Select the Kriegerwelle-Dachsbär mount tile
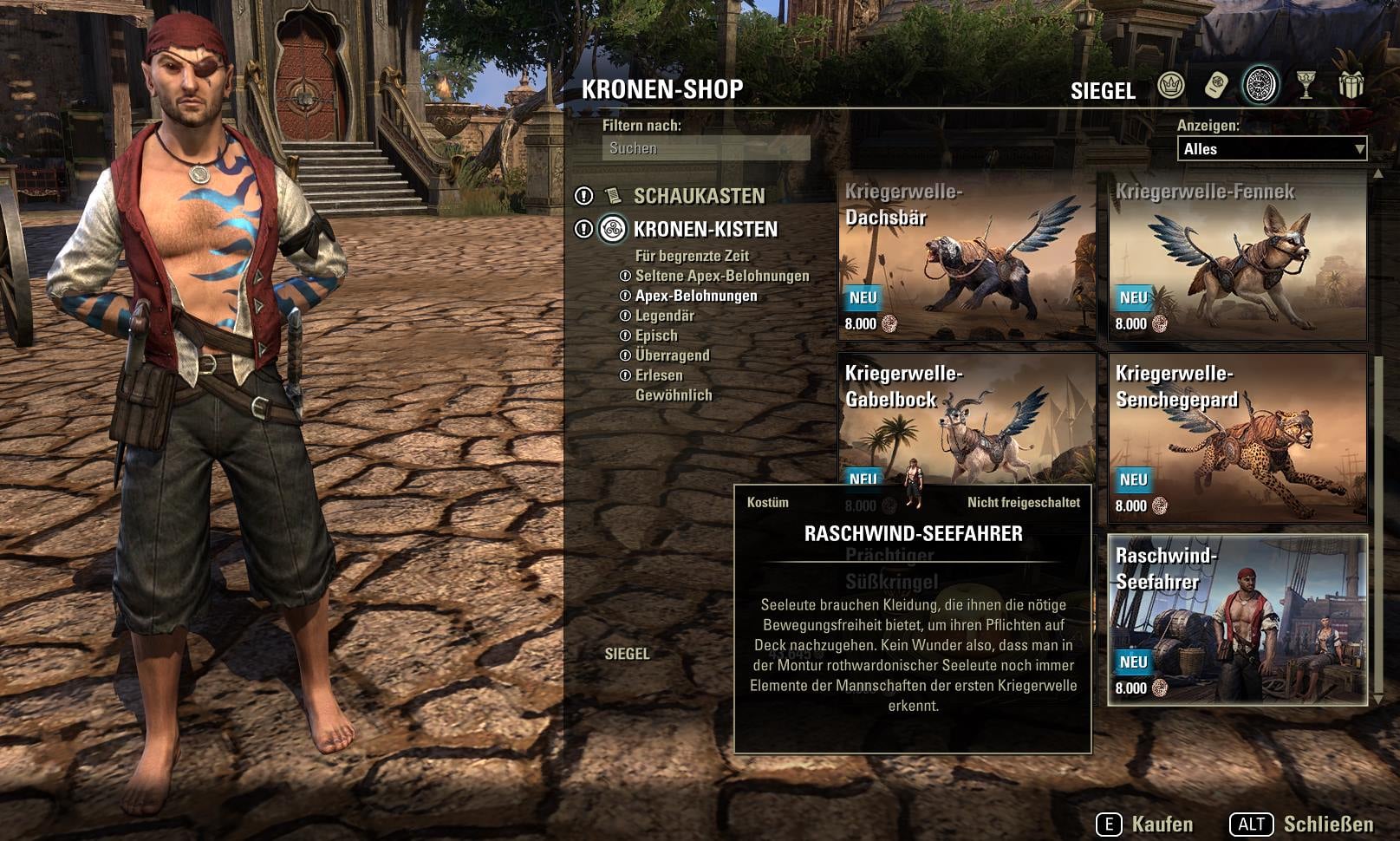 pos(966,258)
